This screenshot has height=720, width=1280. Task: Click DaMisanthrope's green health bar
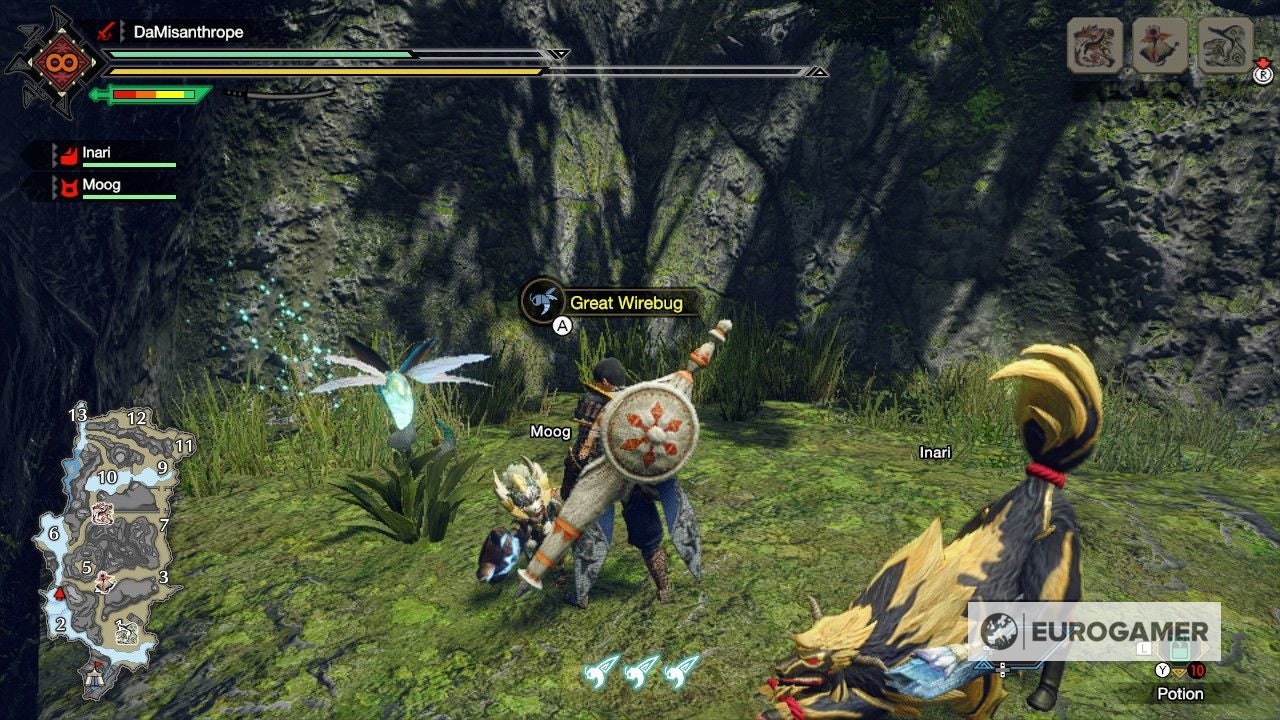point(250,54)
